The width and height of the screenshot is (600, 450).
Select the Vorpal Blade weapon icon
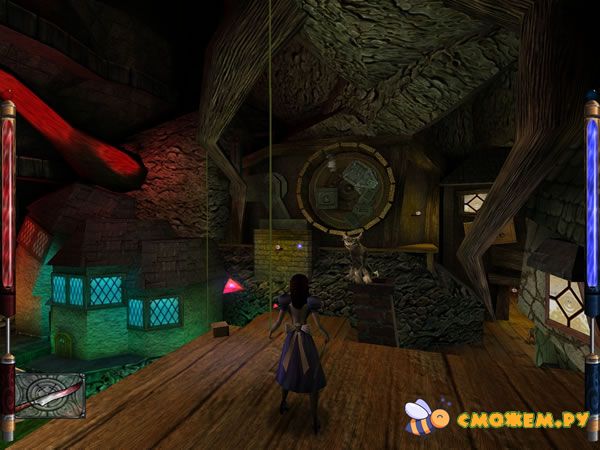tap(49, 394)
